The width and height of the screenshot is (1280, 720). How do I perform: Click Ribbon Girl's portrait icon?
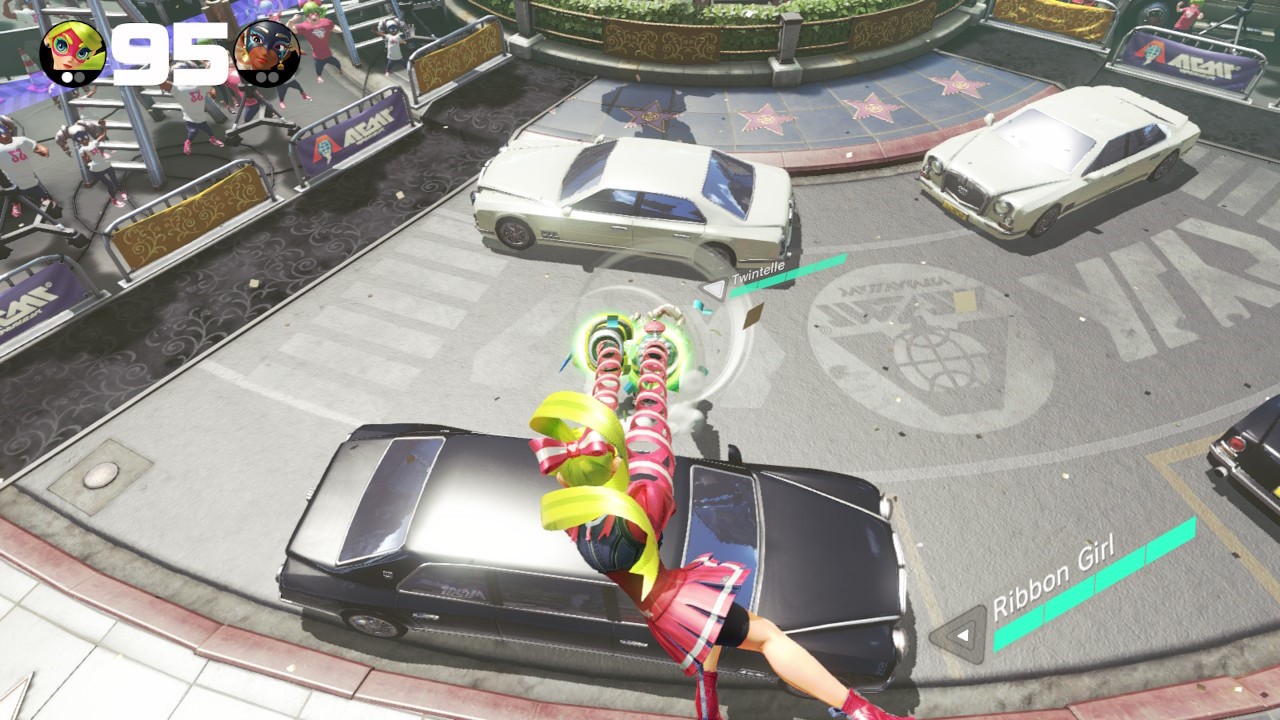click(x=72, y=53)
